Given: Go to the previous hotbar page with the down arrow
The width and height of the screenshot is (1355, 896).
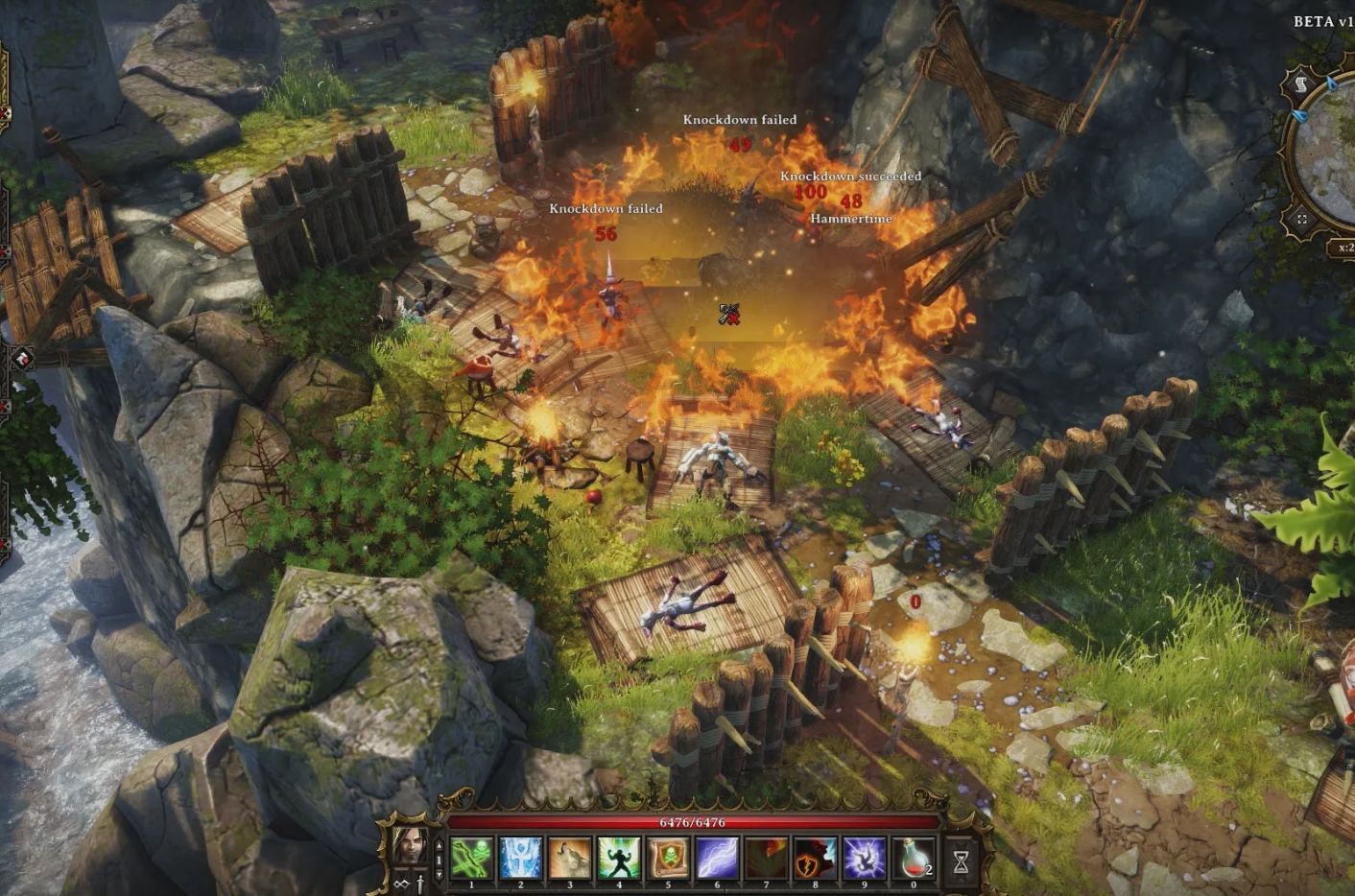Looking at the screenshot, I should click(x=438, y=872).
